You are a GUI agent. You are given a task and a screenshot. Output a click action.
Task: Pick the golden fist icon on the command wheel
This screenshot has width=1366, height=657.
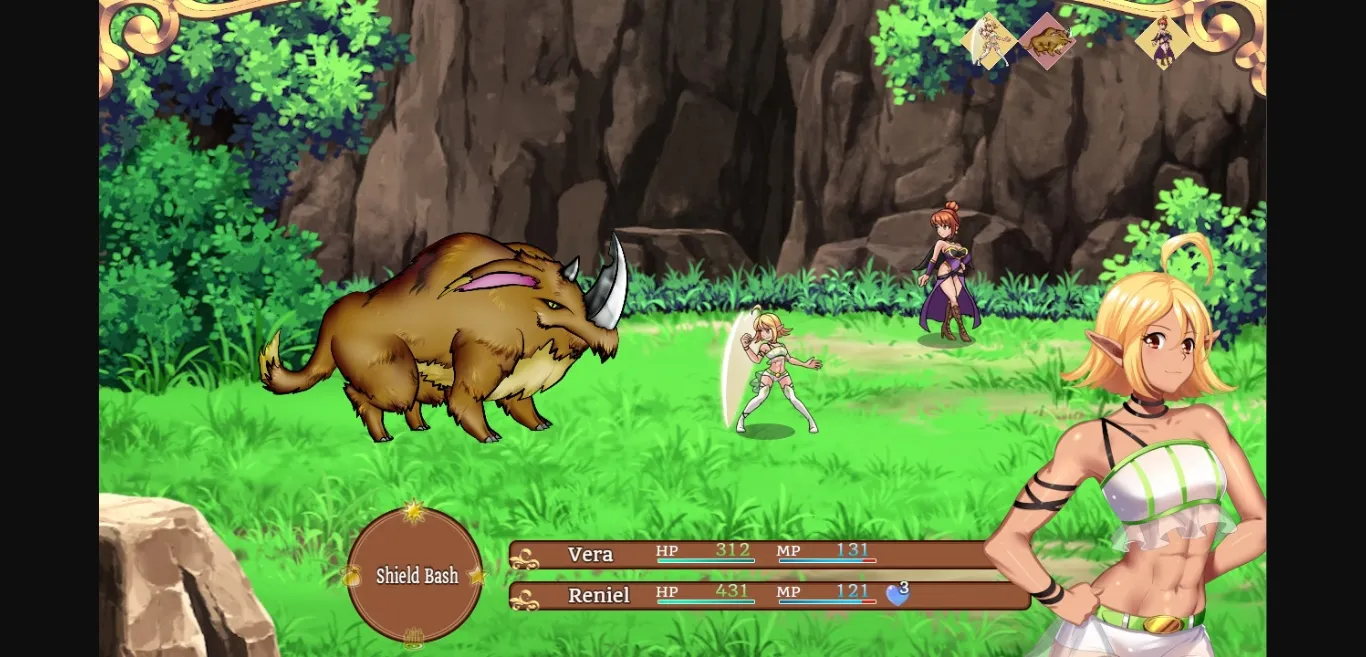click(x=413, y=637)
